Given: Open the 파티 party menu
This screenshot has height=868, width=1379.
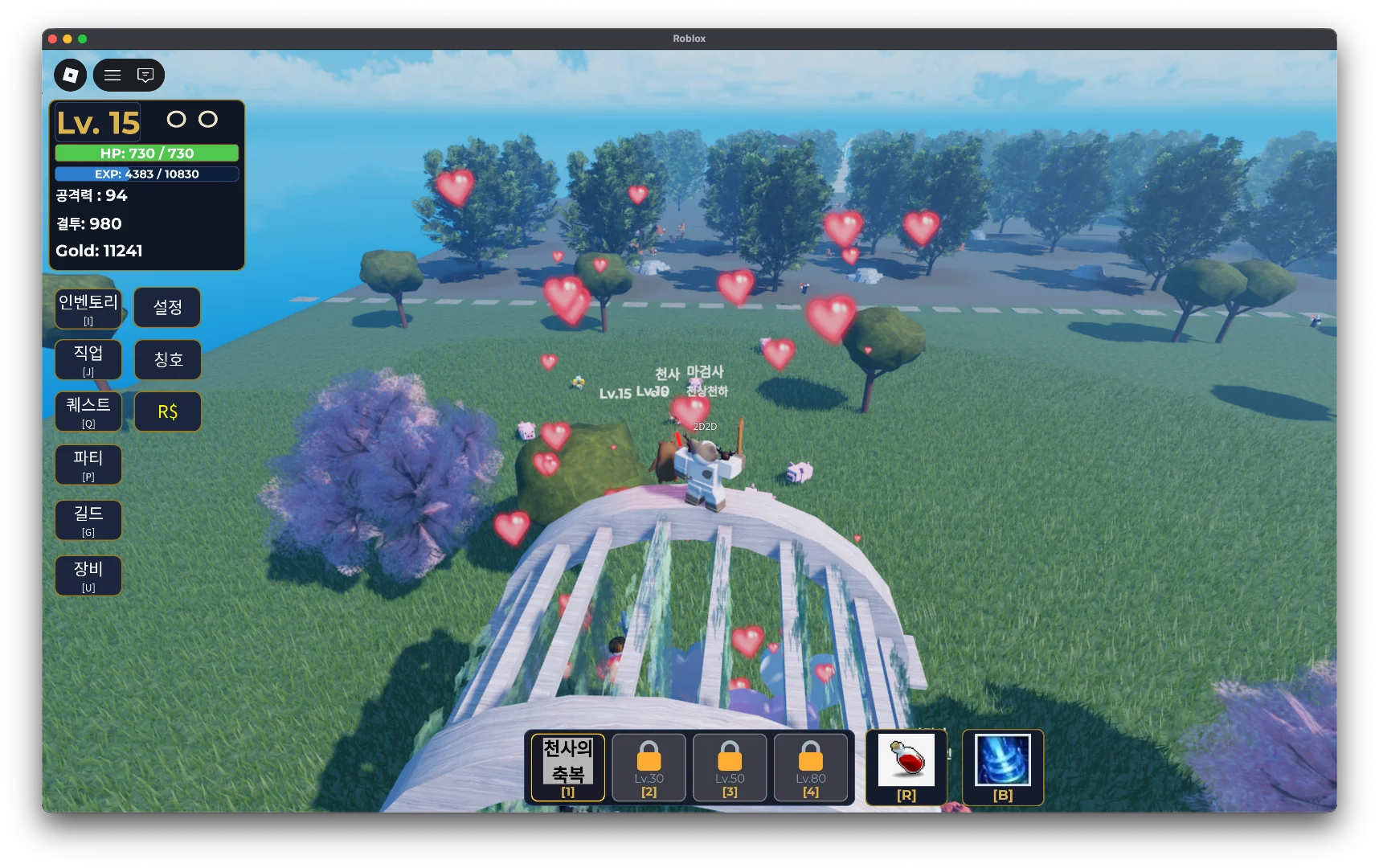Looking at the screenshot, I should [88, 465].
